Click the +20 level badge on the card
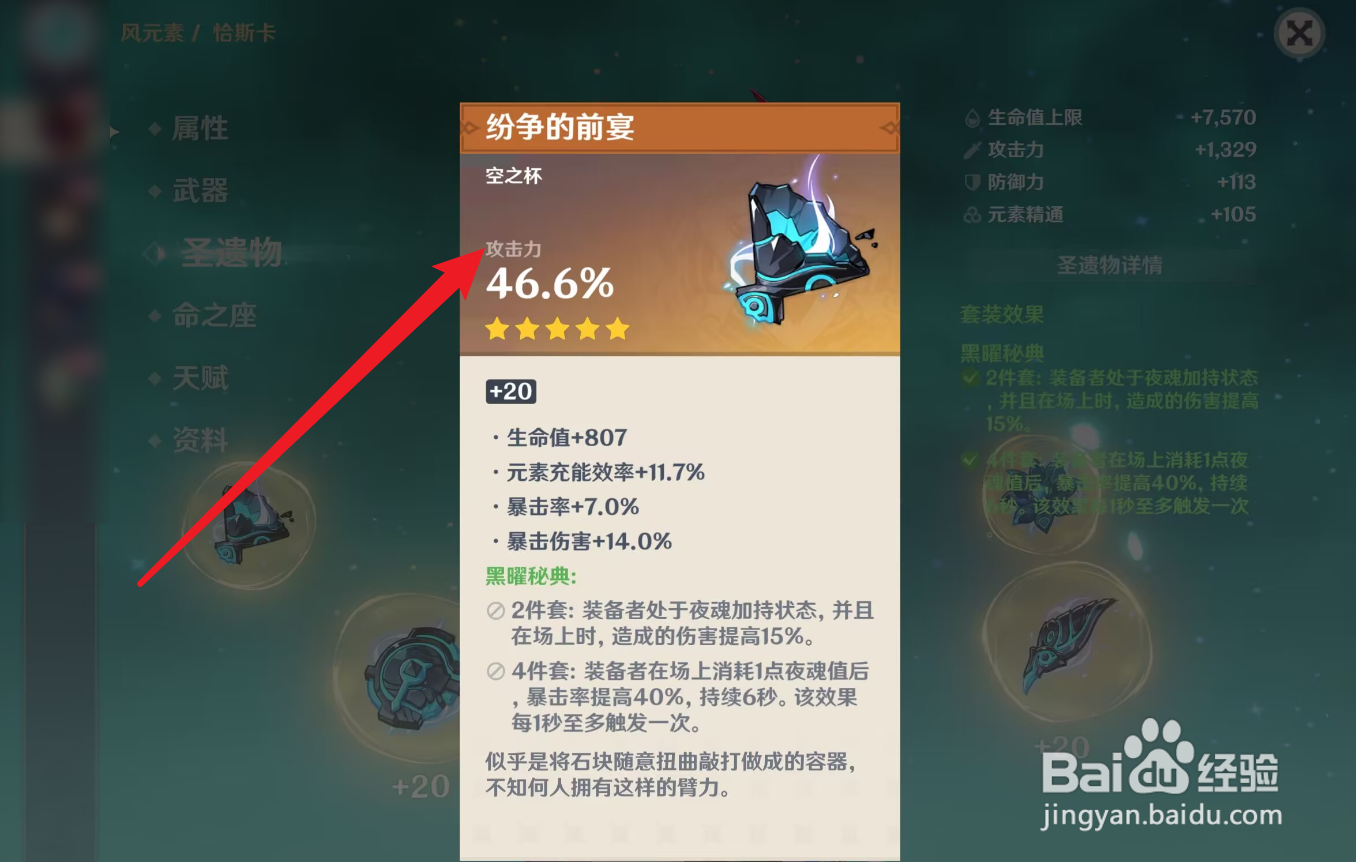1356x862 pixels. pos(511,392)
